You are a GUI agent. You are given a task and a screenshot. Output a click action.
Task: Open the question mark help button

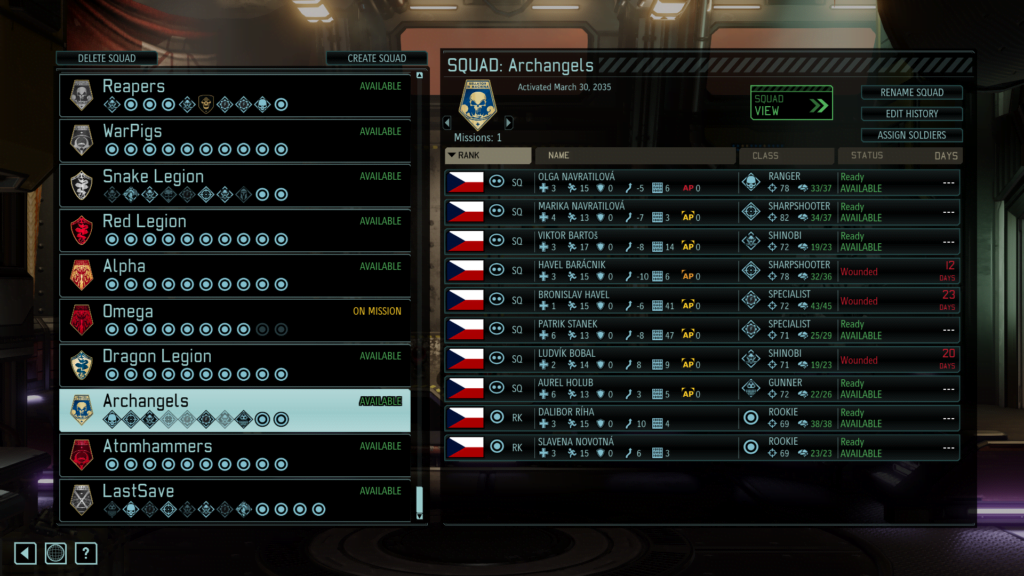86,553
